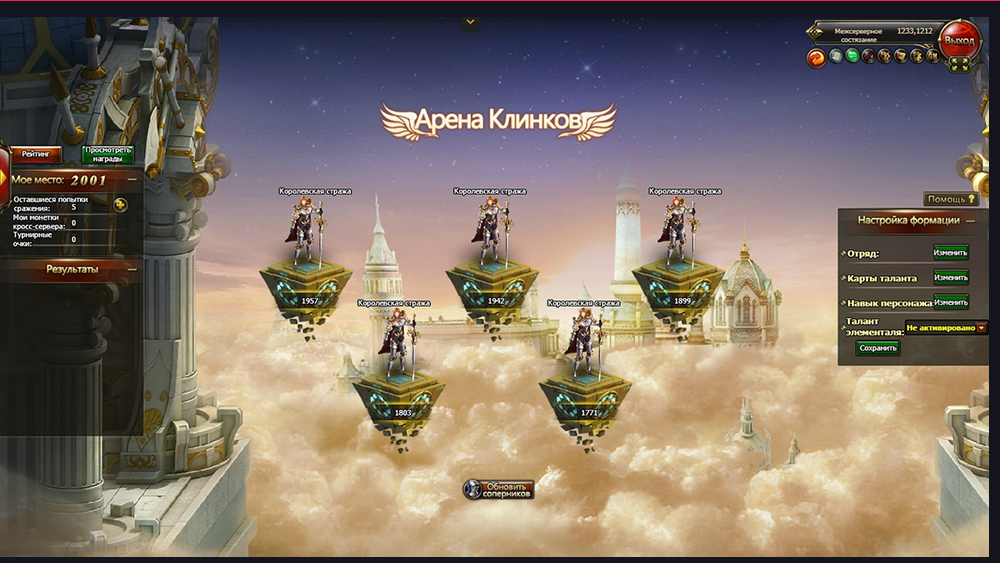Change the Навык персонажа skill
Viewport: 1000px width, 563px height.
[950, 302]
